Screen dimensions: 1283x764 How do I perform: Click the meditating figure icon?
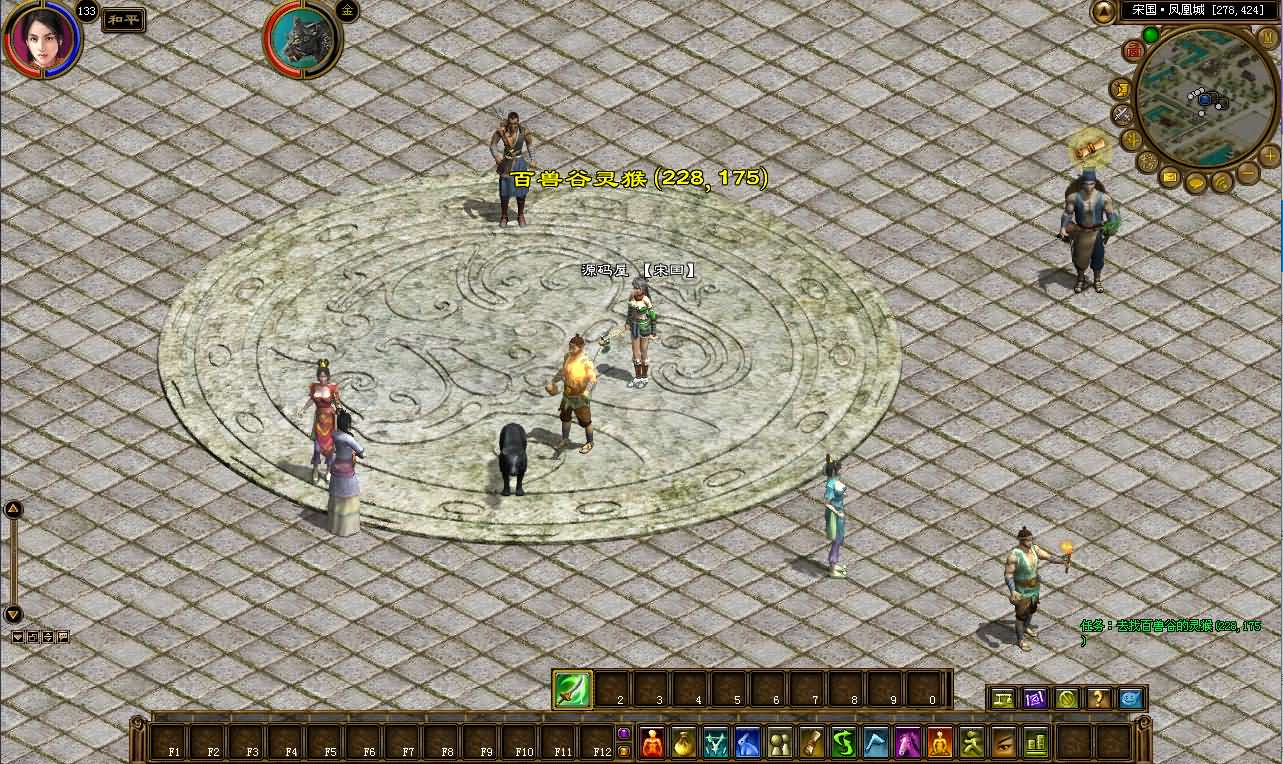click(940, 743)
